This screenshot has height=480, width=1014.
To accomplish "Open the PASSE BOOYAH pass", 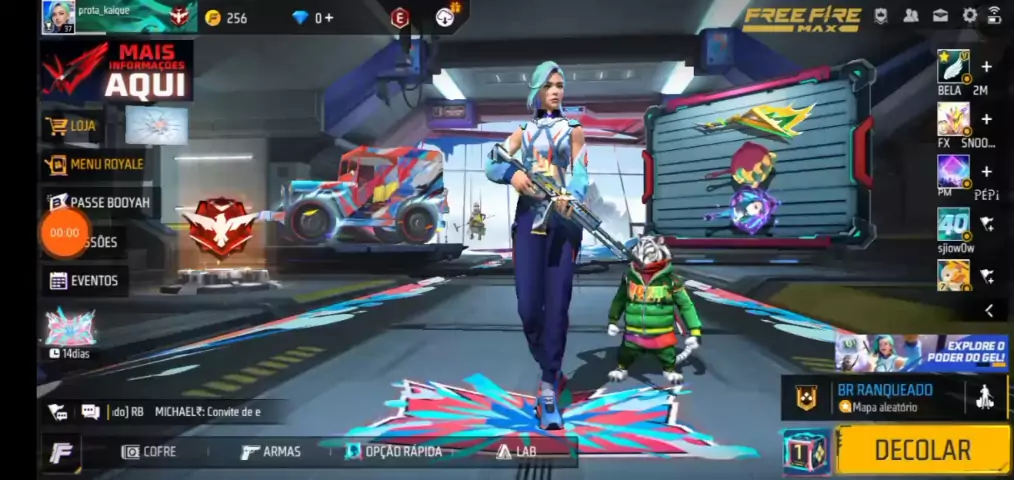I will (x=100, y=202).
